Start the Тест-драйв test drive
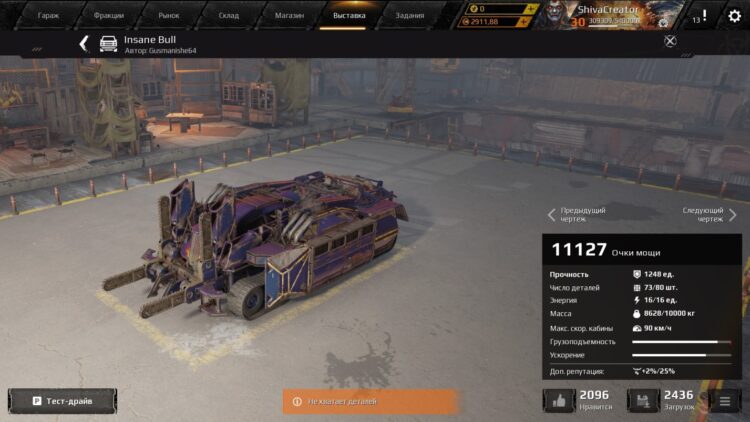750x422 pixels. tap(62, 401)
